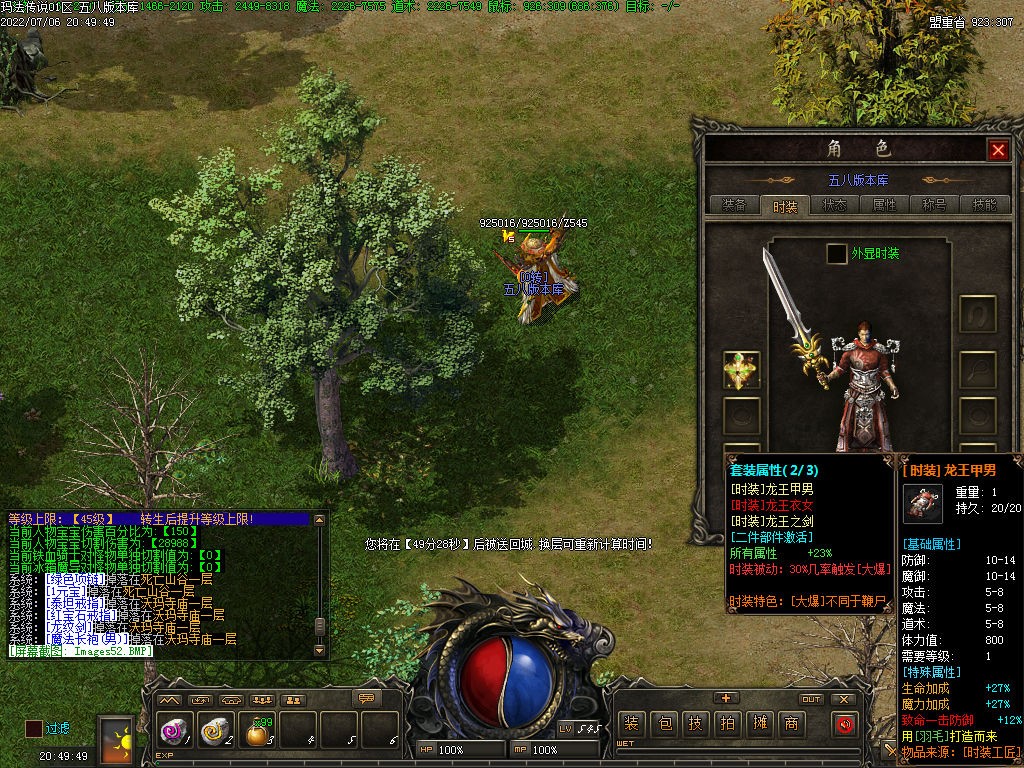Open the 技能 skills tab
This screenshot has width=1024, height=768.
click(984, 205)
